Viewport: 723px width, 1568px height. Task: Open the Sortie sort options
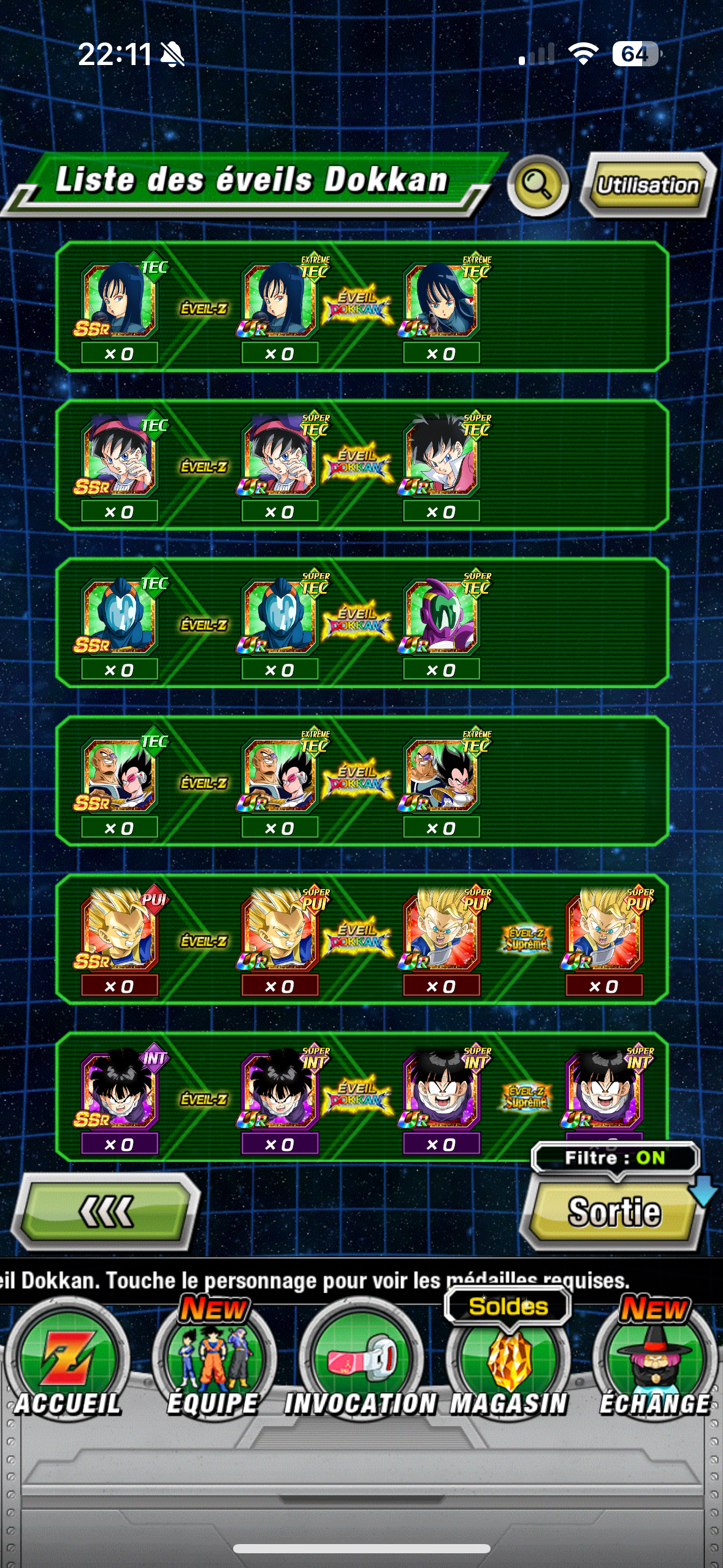(614, 1213)
